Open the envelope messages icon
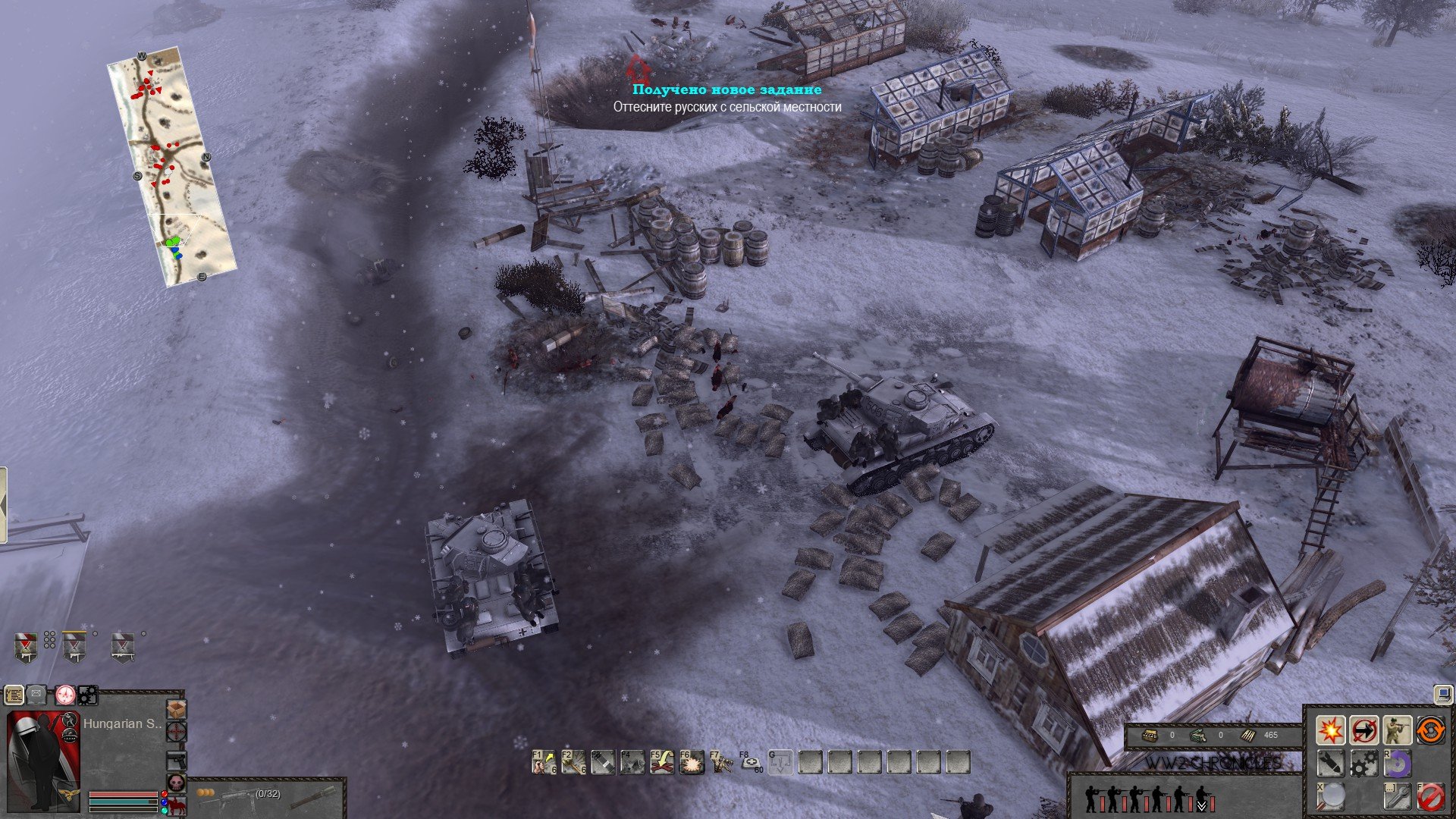The height and width of the screenshot is (819, 1456). click(38, 694)
